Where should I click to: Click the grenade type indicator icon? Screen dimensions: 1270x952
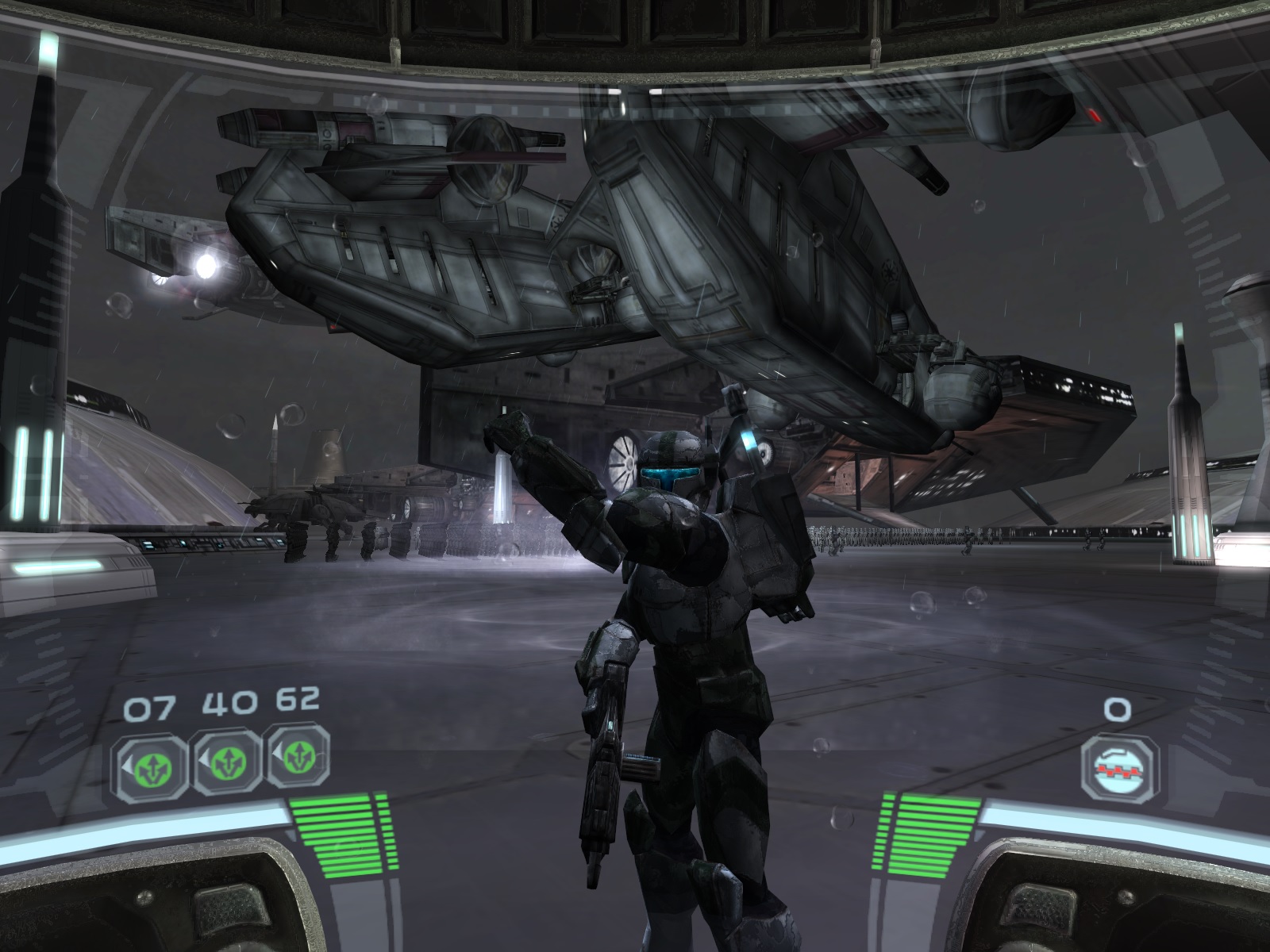1118,766
